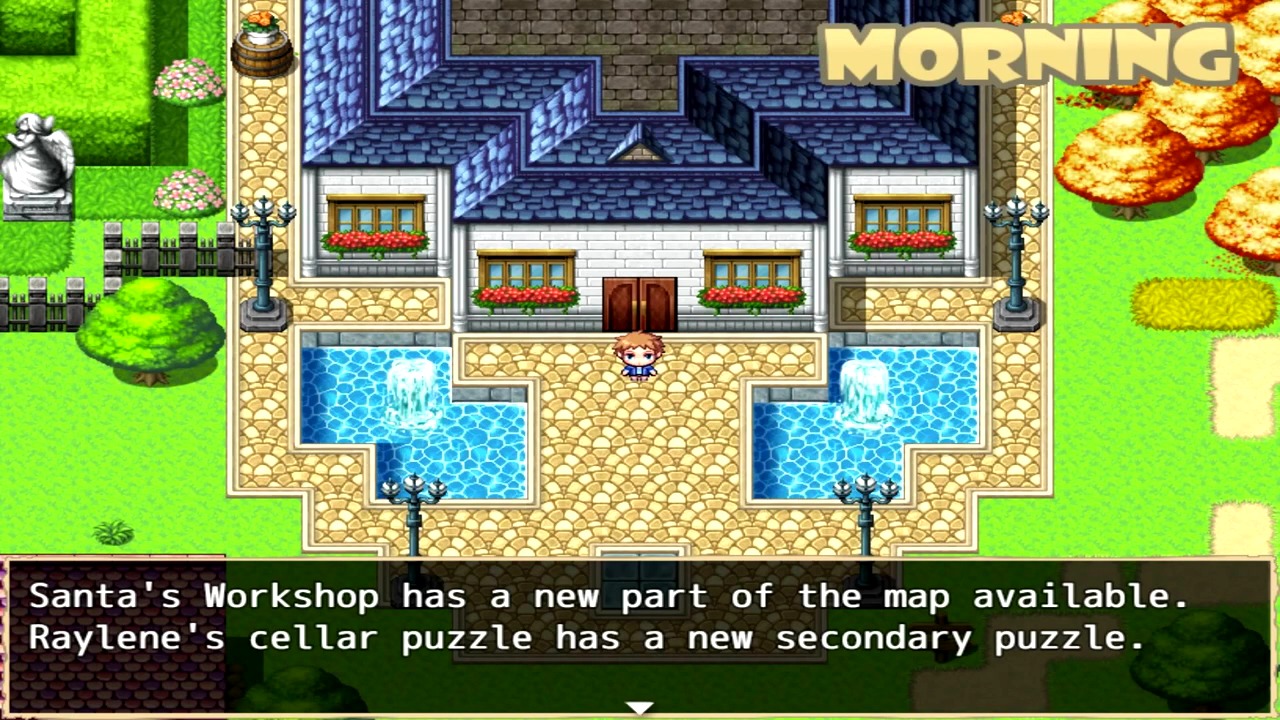1280x720 pixels.
Task: Click the right lamp post near the entrance
Action: 1015,250
